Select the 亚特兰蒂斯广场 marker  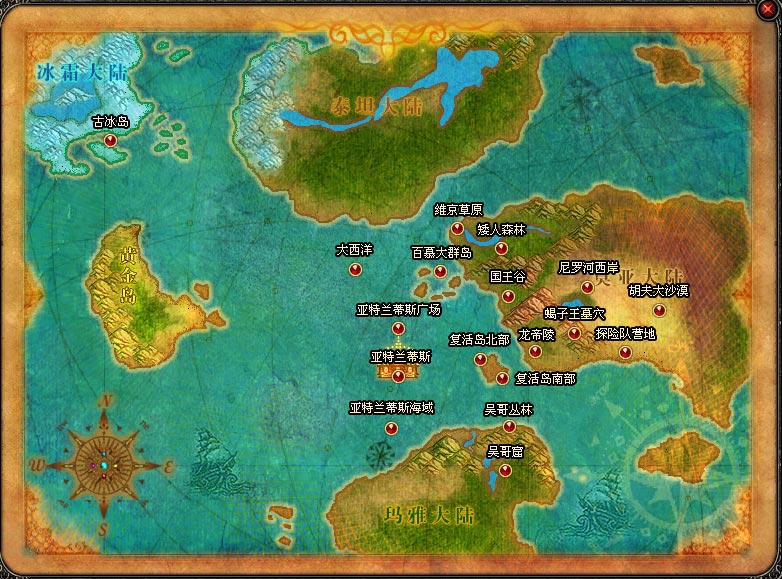click(x=398, y=328)
